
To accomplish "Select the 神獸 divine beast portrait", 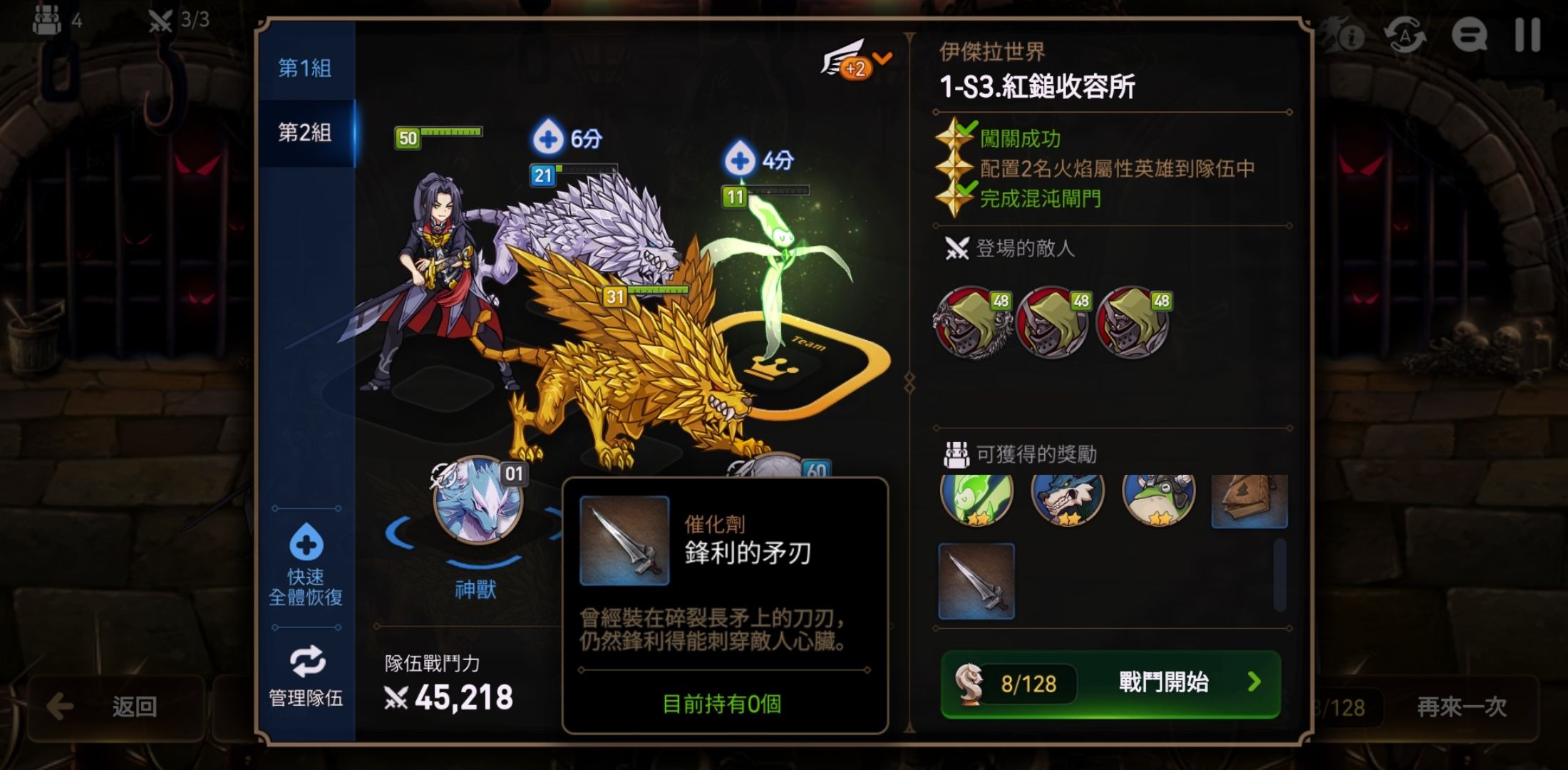I will 477,500.
